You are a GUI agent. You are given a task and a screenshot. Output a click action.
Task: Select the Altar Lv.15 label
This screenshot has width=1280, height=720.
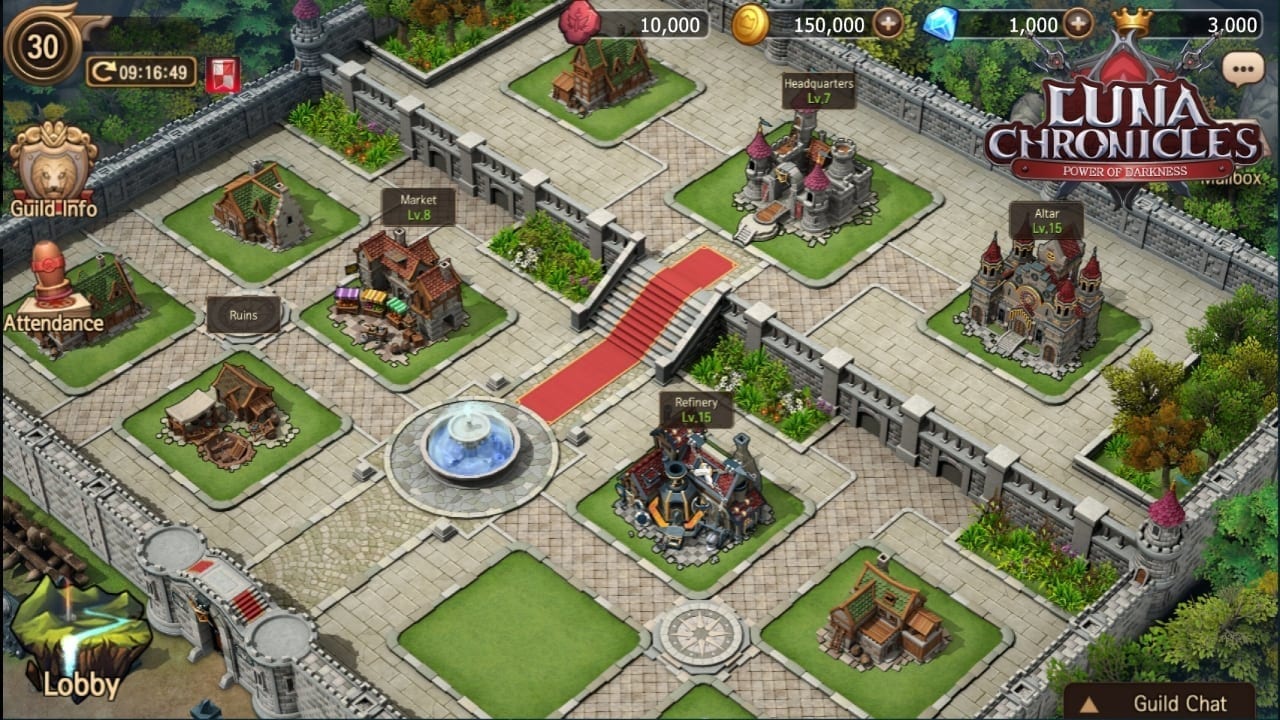click(1046, 221)
